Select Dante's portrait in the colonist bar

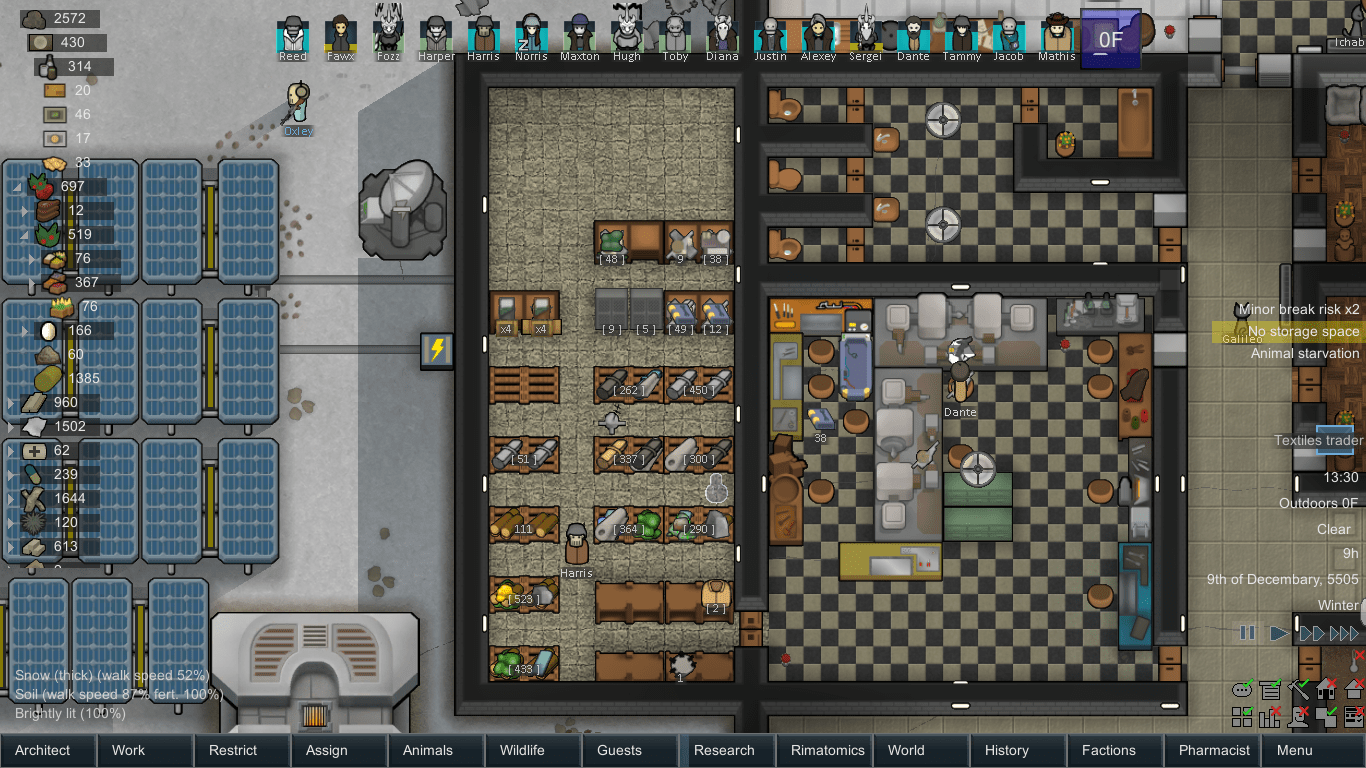pos(914,33)
